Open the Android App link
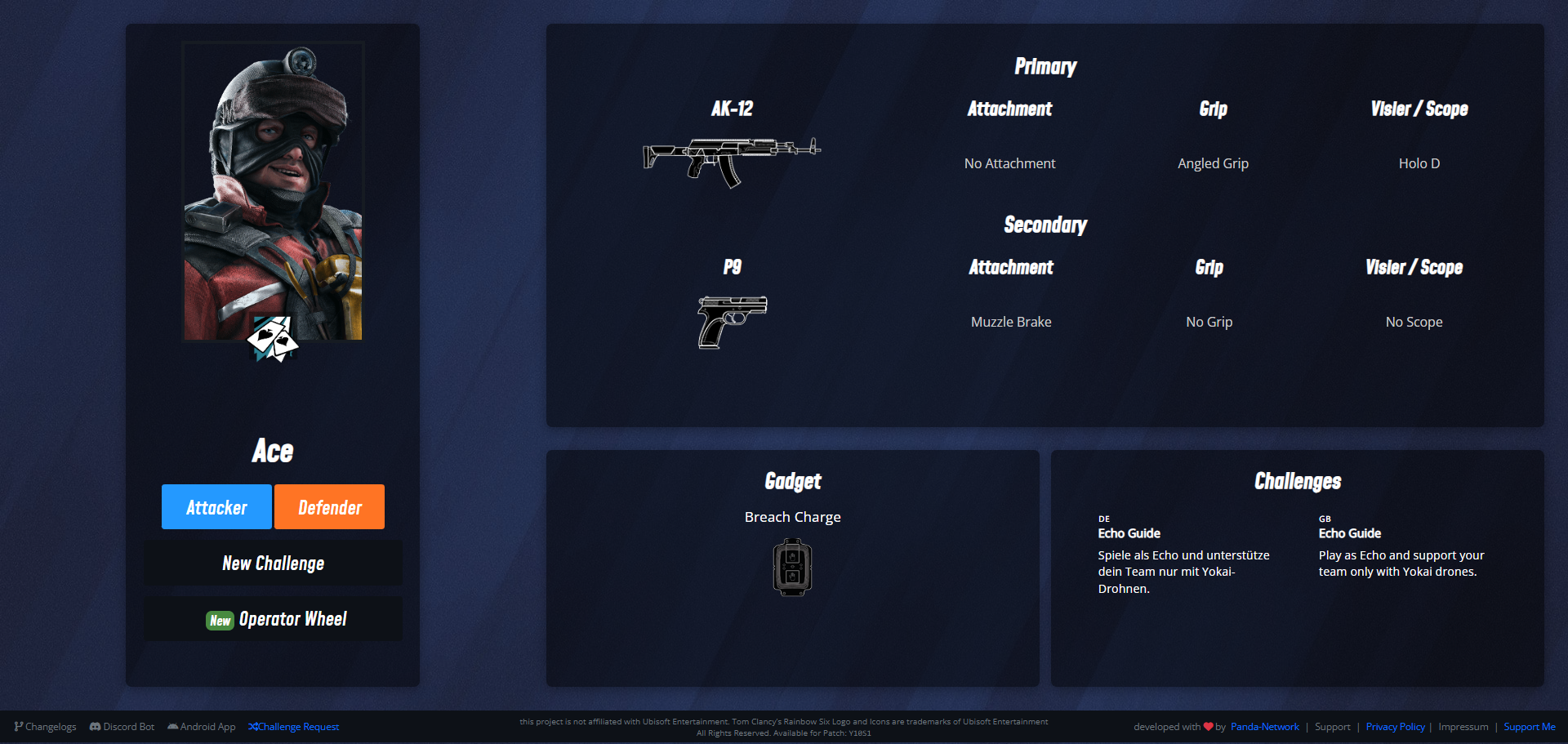 click(202, 727)
